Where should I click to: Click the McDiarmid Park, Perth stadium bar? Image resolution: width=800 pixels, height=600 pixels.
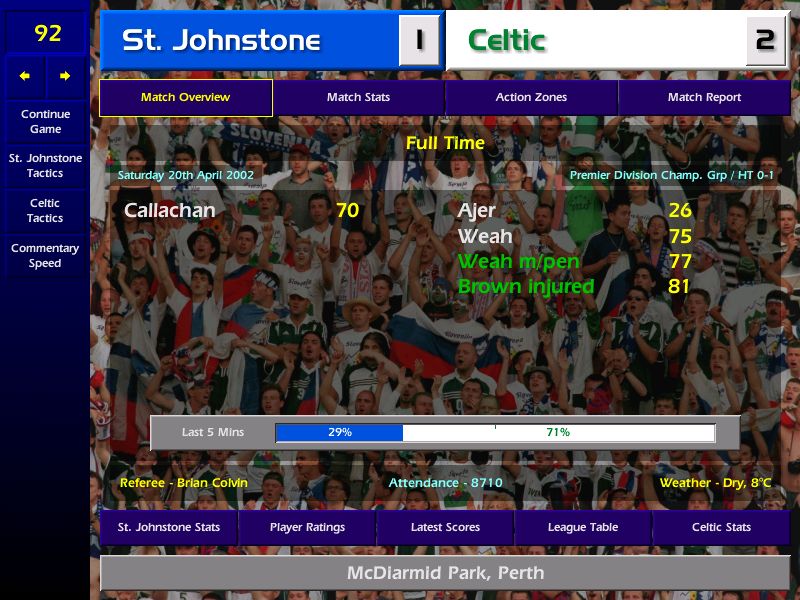point(445,573)
